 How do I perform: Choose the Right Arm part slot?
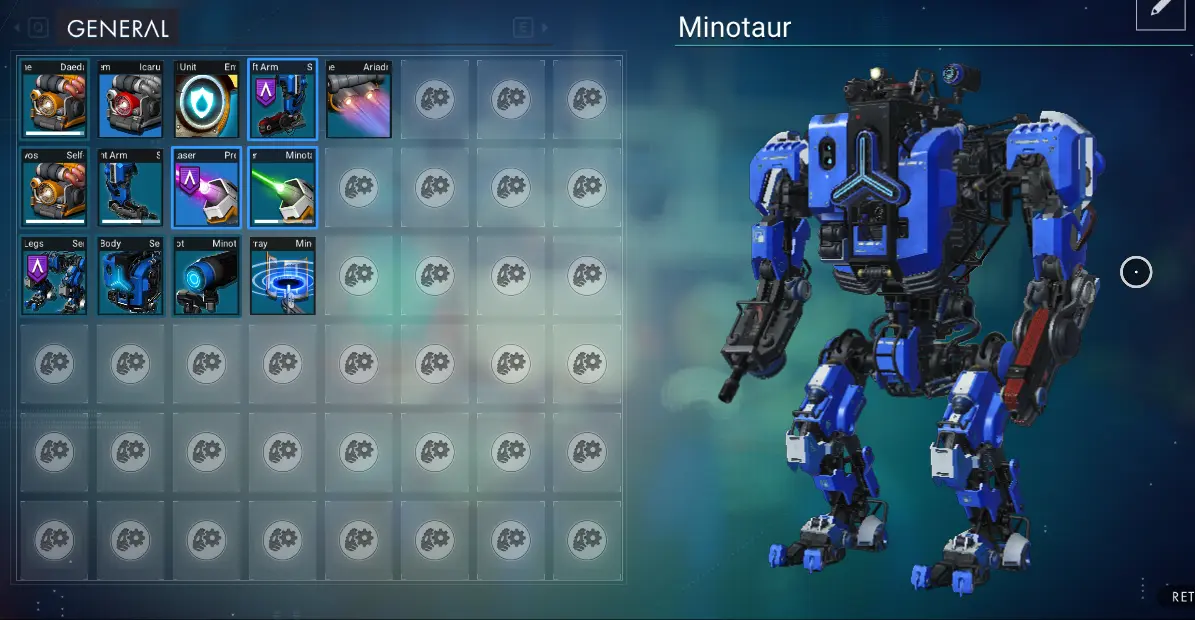pyautogui.click(x=131, y=187)
